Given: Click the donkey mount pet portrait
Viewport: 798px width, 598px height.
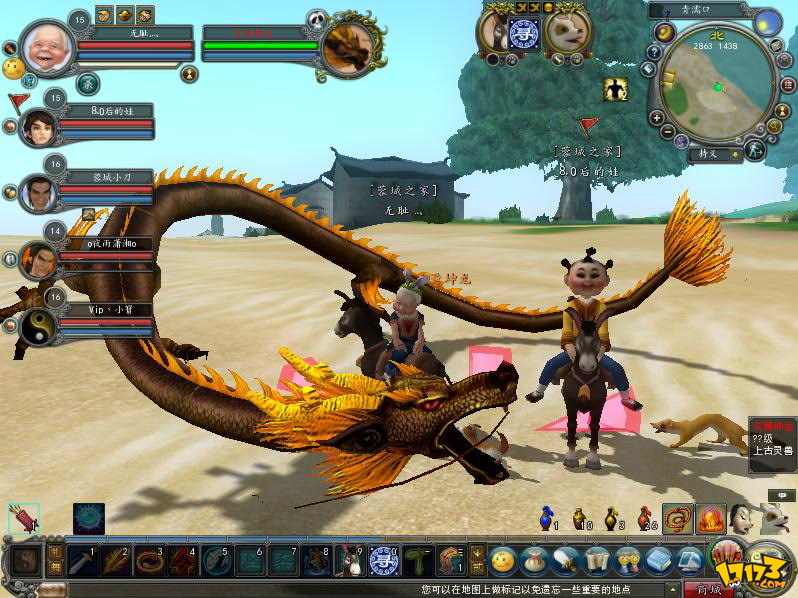Looking at the screenshot, I should pos(494,31).
